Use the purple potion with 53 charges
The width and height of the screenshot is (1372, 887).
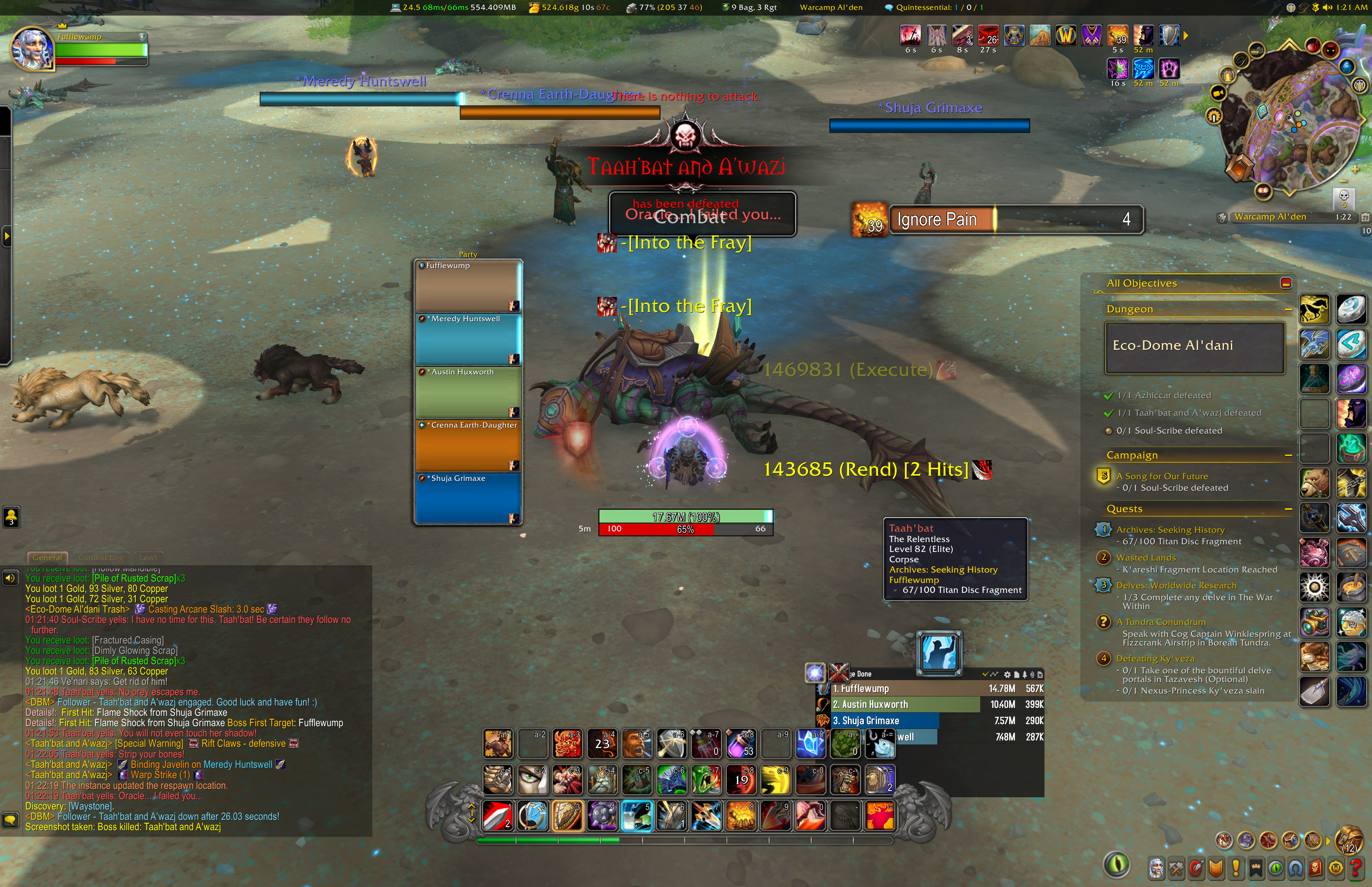click(x=742, y=744)
